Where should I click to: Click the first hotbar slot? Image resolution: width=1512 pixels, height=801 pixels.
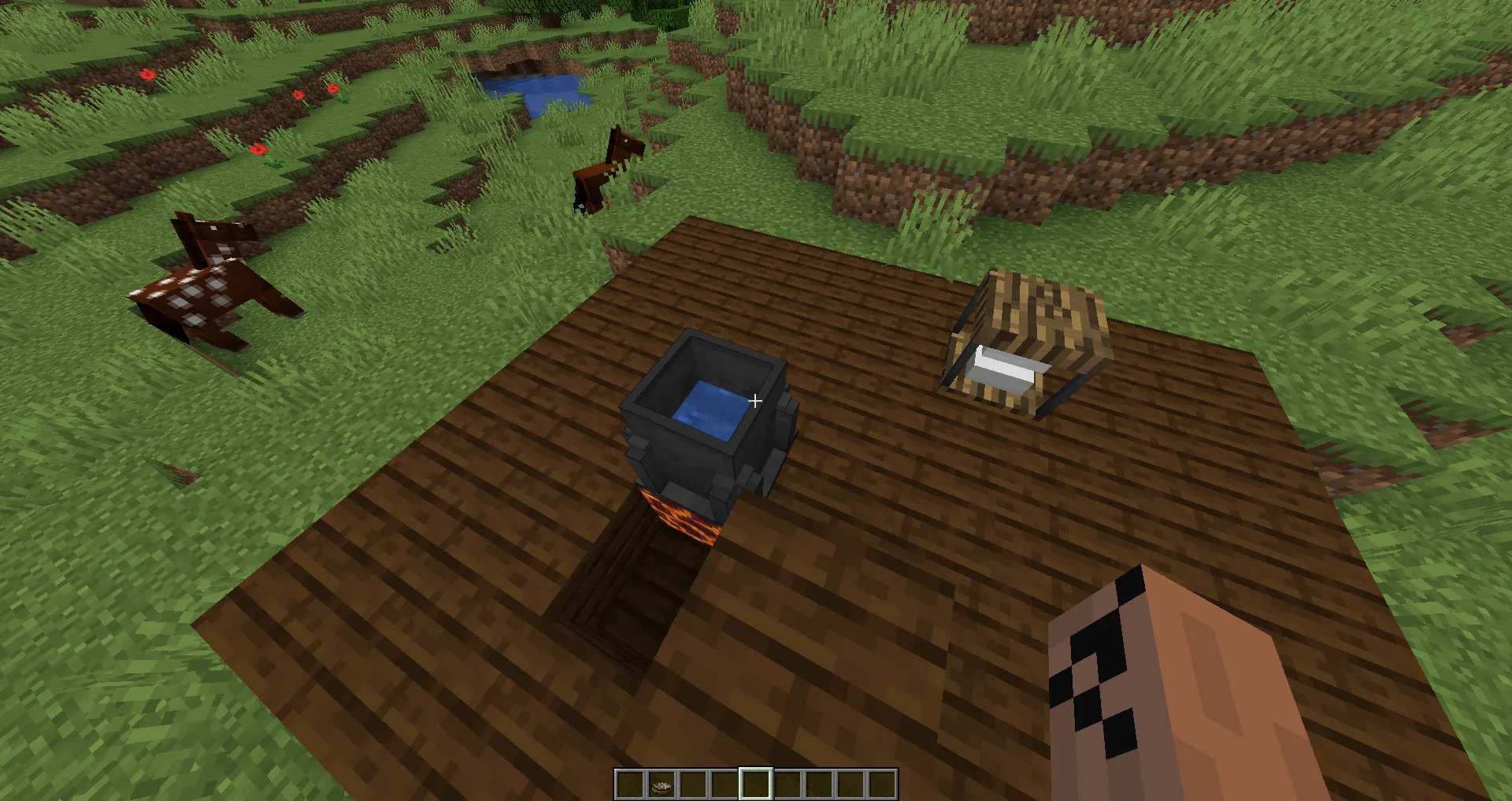(x=630, y=784)
